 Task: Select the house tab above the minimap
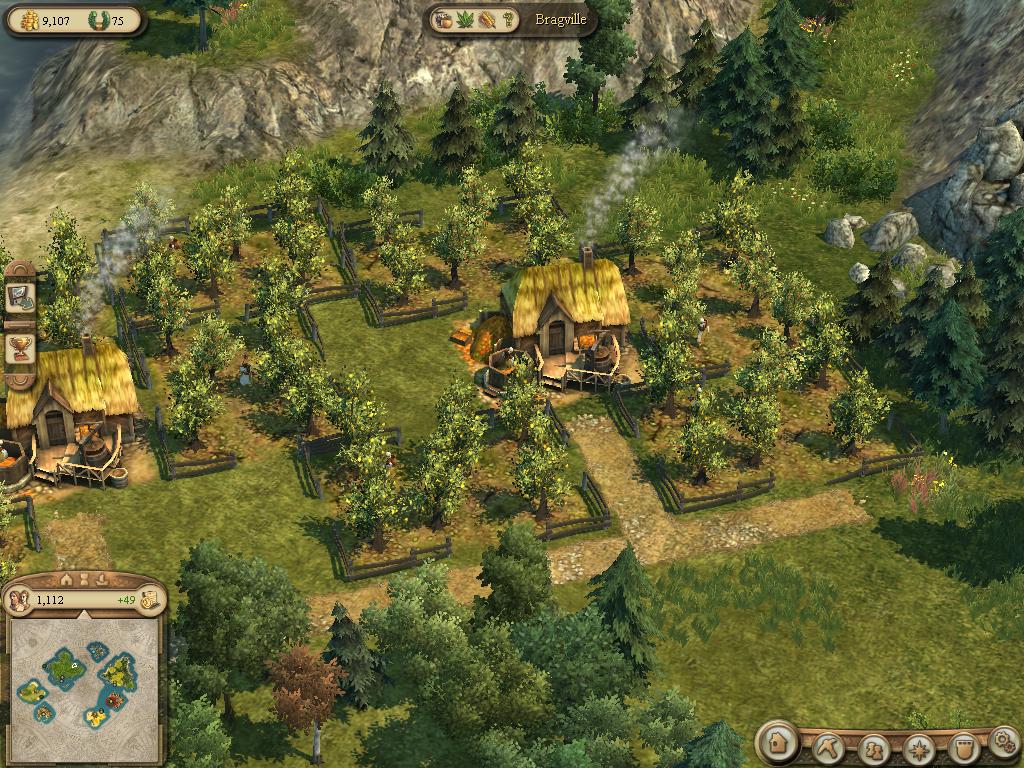(67, 579)
